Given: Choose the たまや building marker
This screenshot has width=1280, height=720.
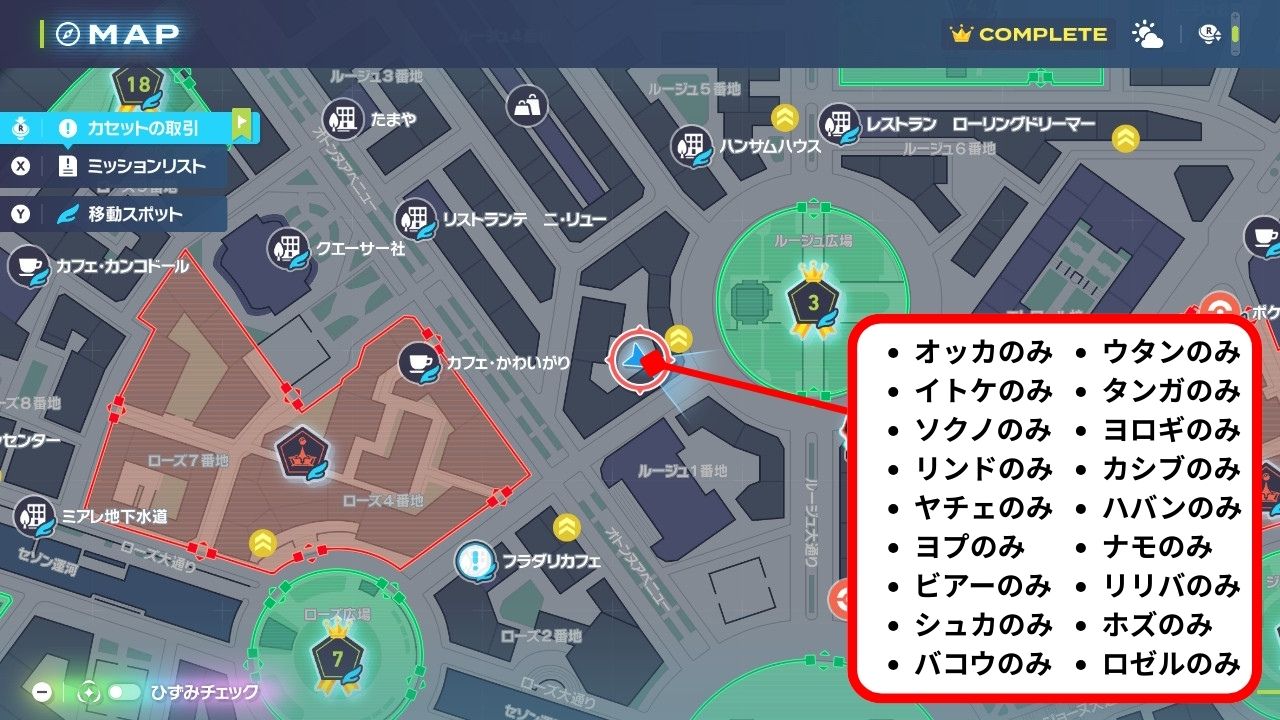Looking at the screenshot, I should [345, 120].
